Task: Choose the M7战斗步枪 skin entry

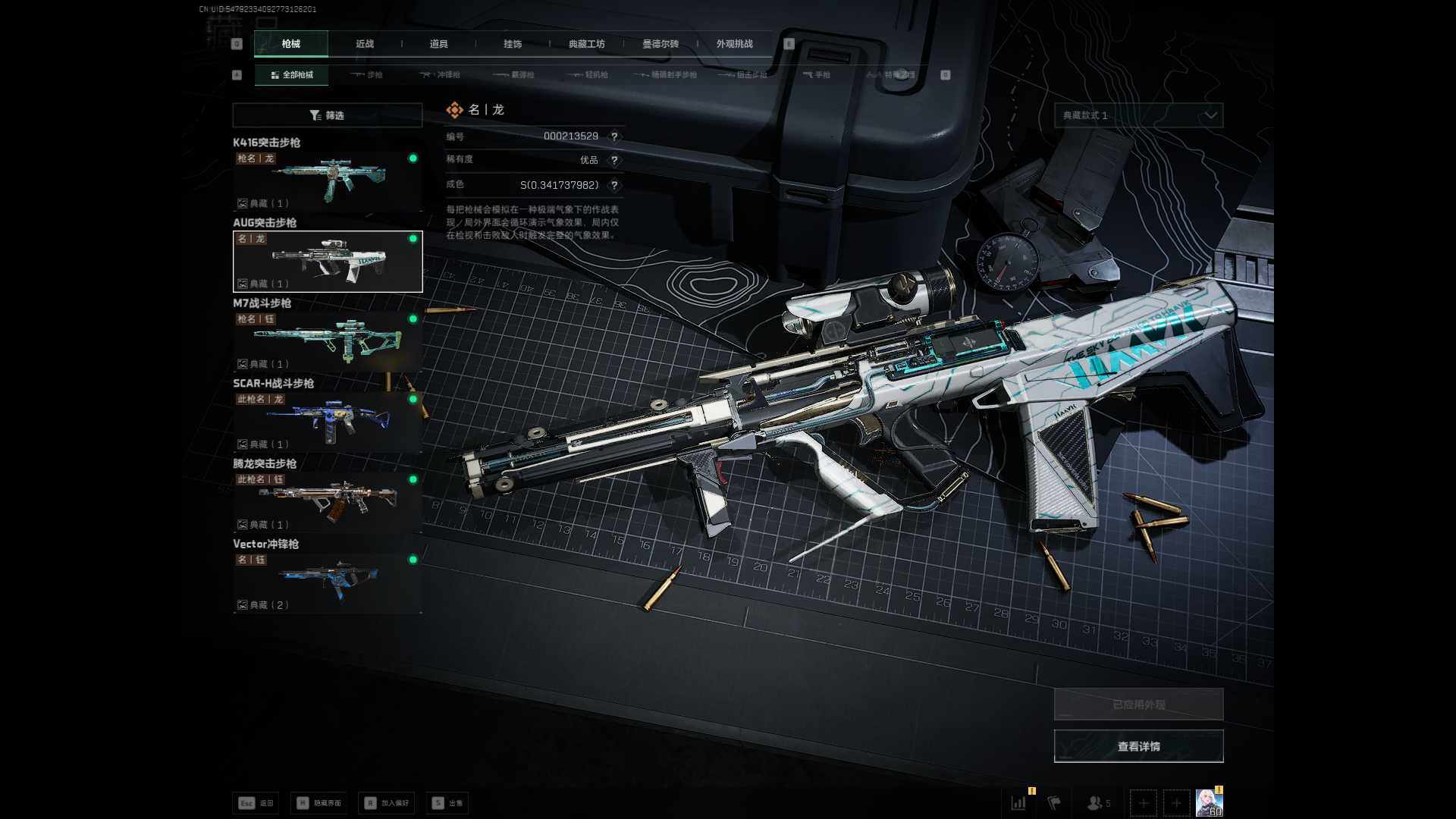Action: [328, 341]
